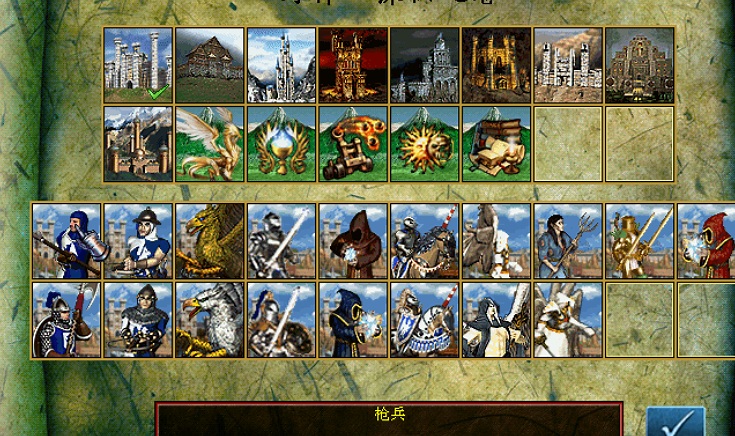Select the golden Griffin creature portrait
735x436 pixels.
coord(210,241)
